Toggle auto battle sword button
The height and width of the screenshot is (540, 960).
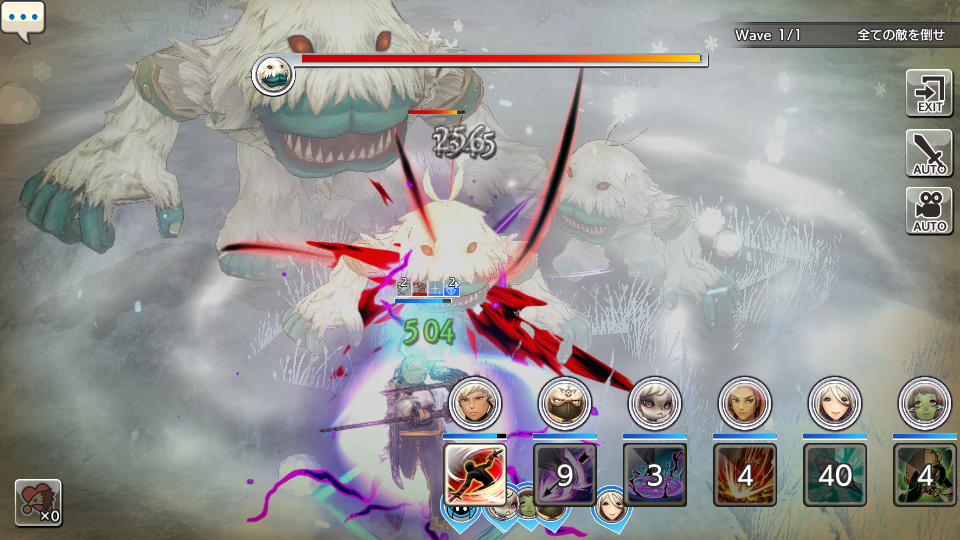(929, 152)
